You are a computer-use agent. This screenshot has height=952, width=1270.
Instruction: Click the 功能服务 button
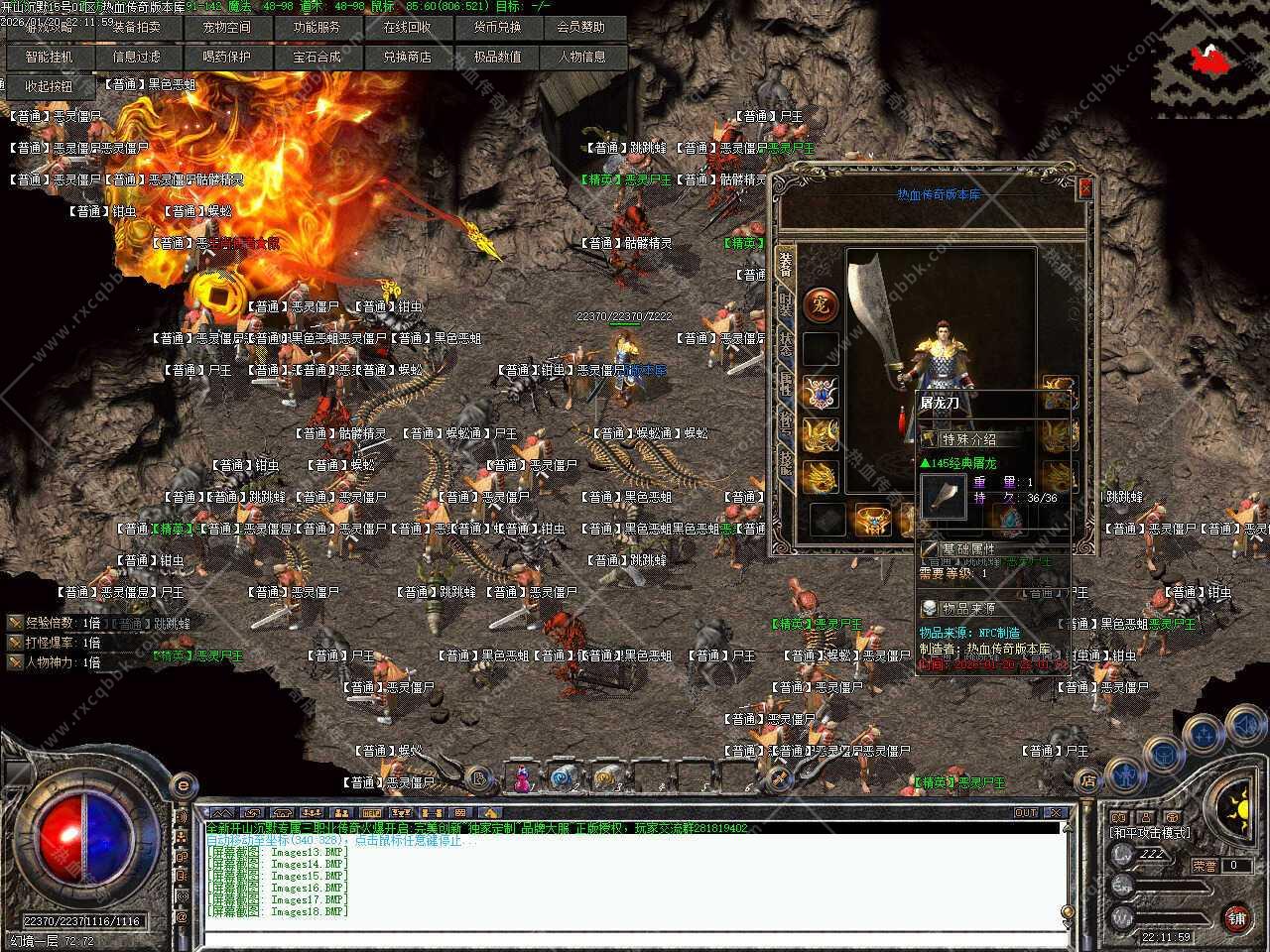click(317, 28)
